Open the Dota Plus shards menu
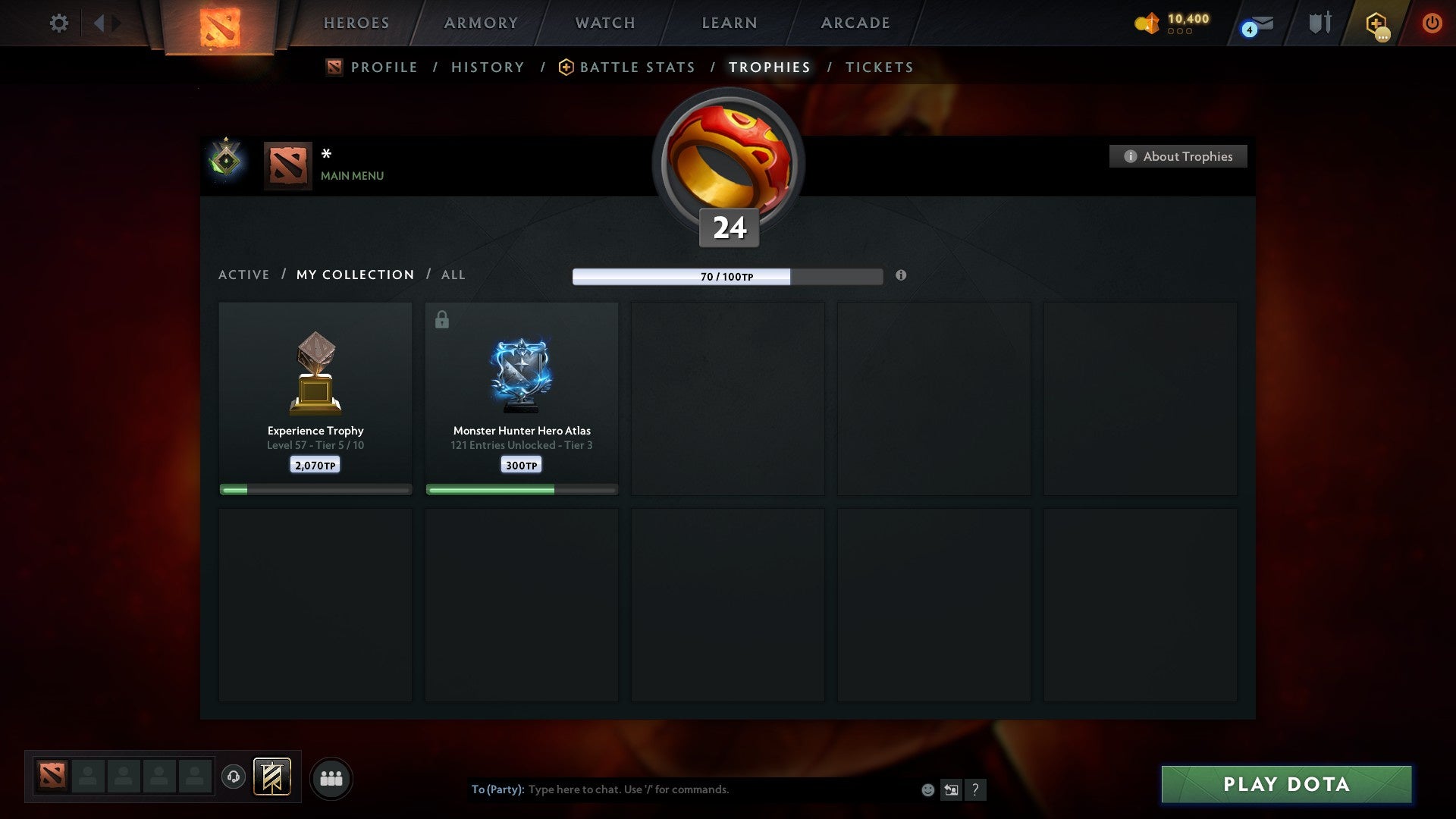This screenshot has height=819, width=1456. (x=1147, y=23)
